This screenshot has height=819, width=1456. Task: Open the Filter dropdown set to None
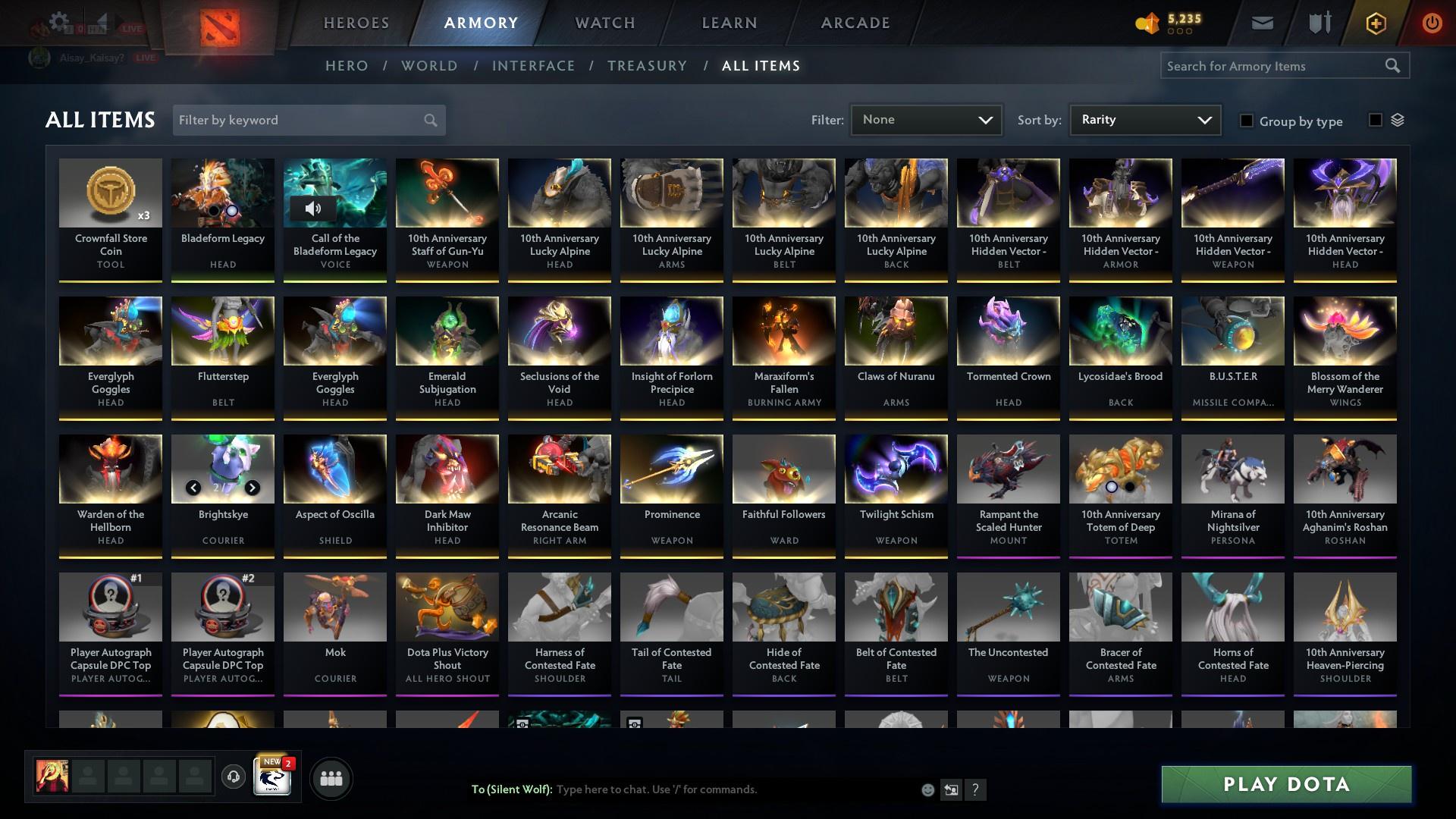click(x=926, y=119)
